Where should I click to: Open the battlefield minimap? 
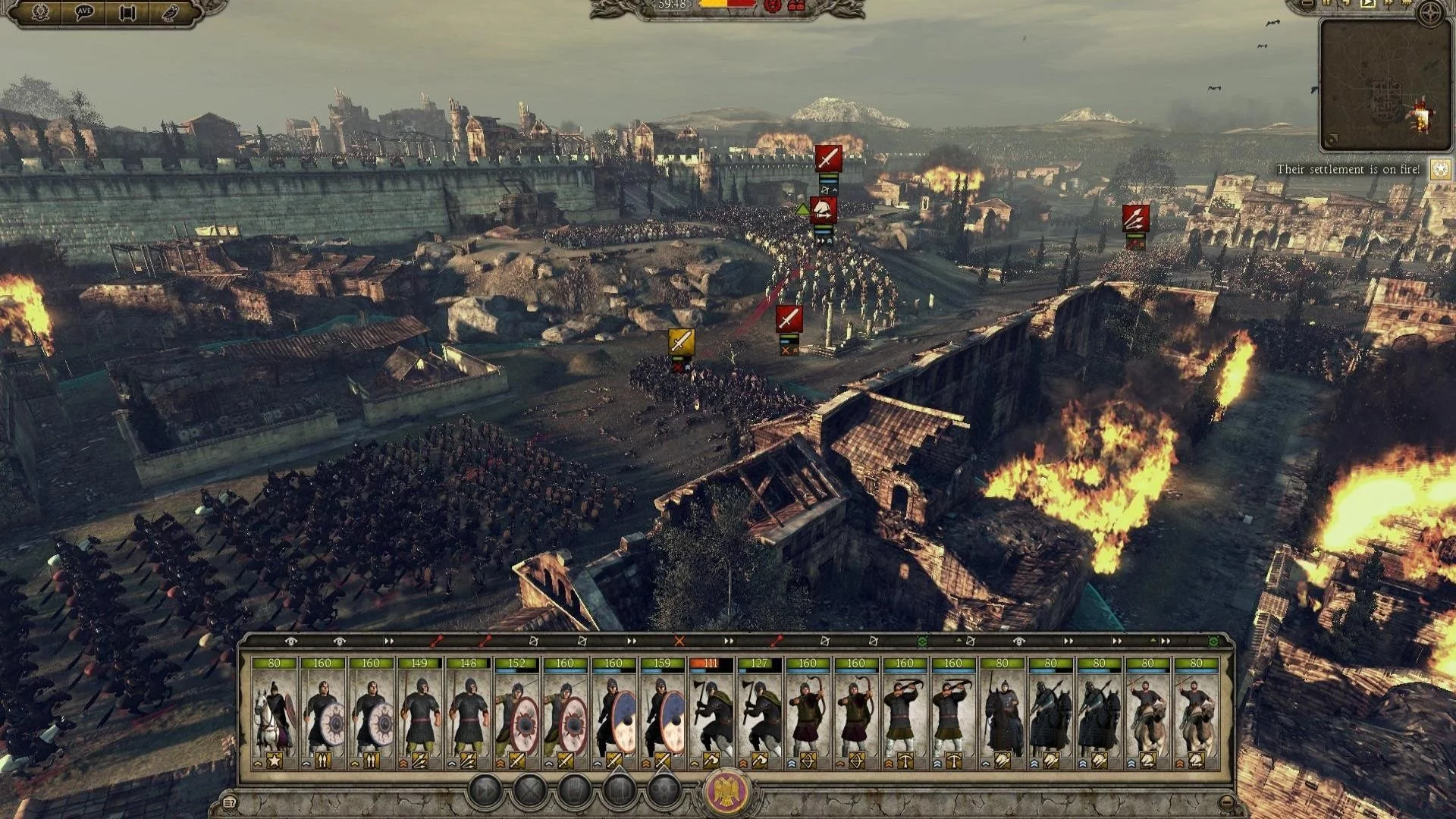[x=1385, y=85]
